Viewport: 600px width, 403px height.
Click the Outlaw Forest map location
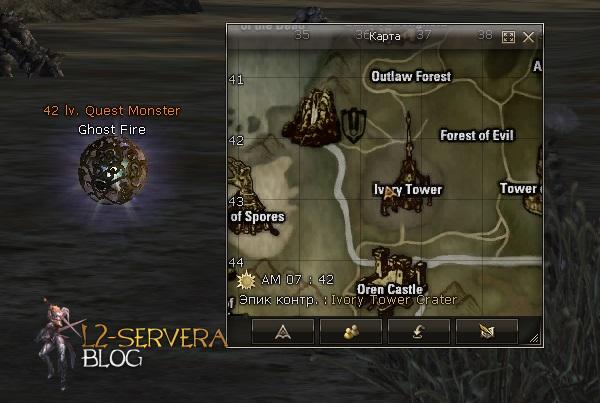[x=411, y=76]
